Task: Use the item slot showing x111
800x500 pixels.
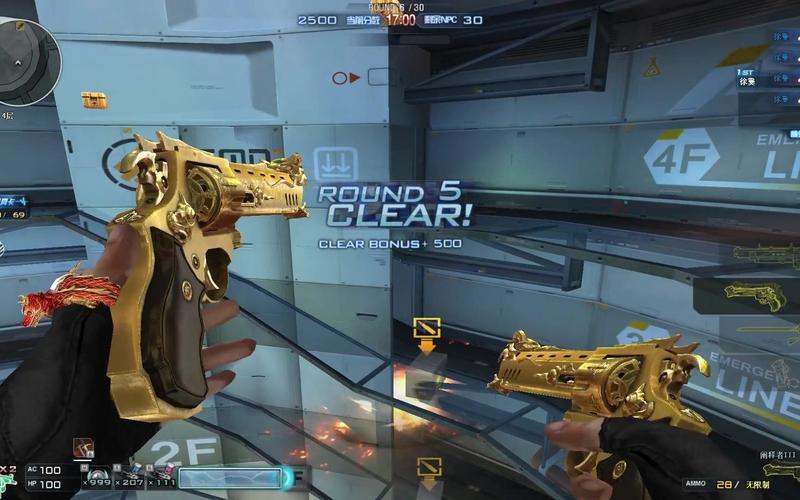Action: 160,479
